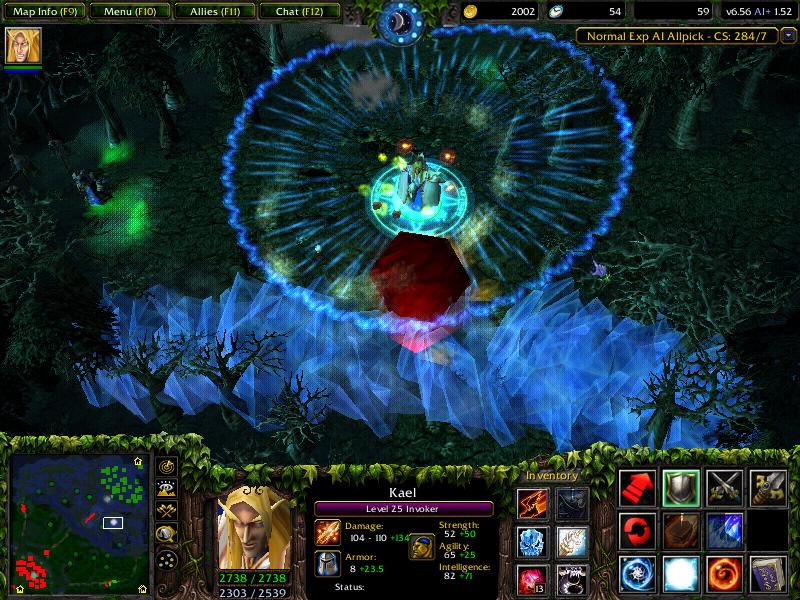Toggle minimap terrain display button

tap(166, 490)
